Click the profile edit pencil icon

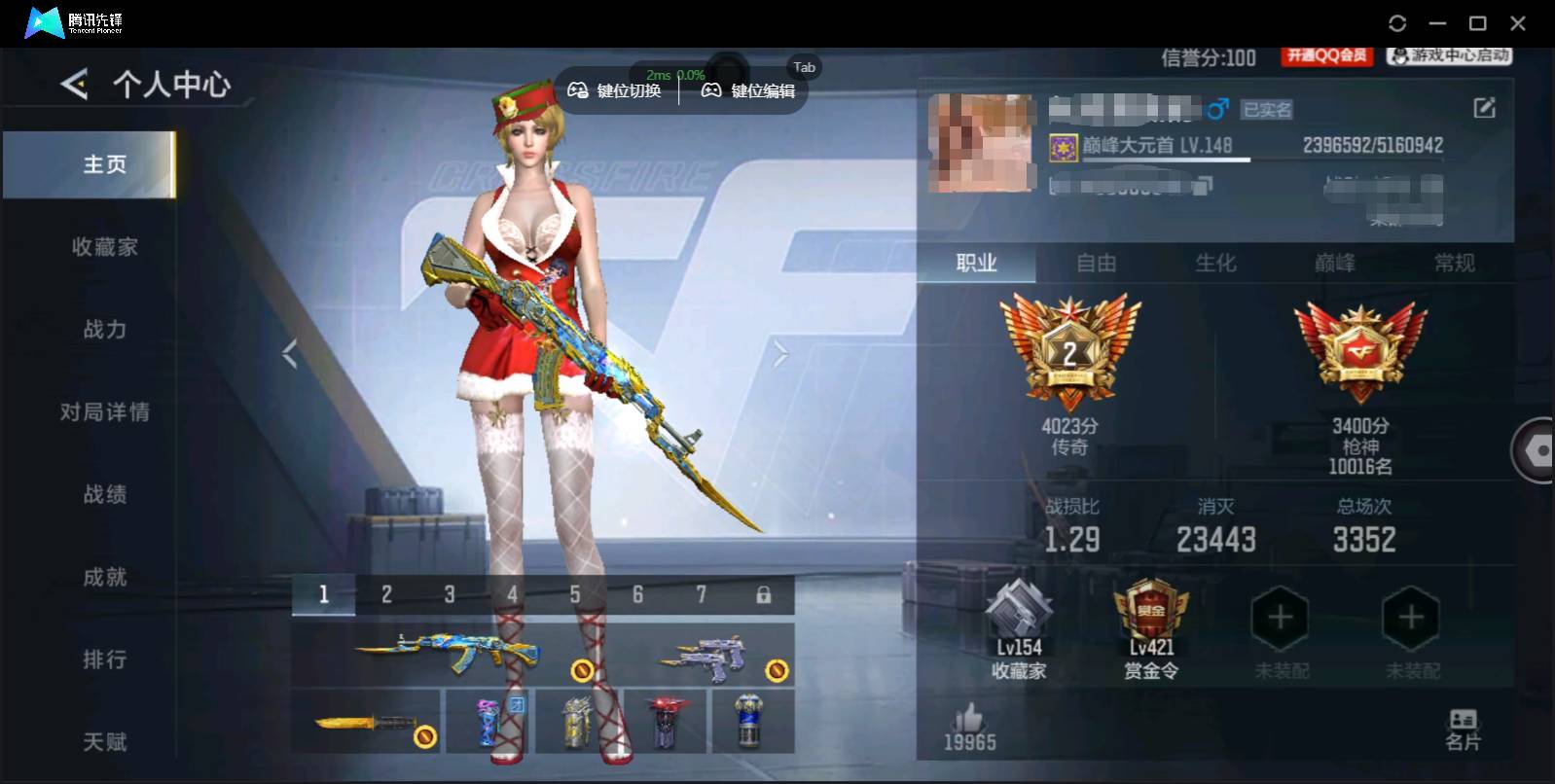click(x=1484, y=107)
